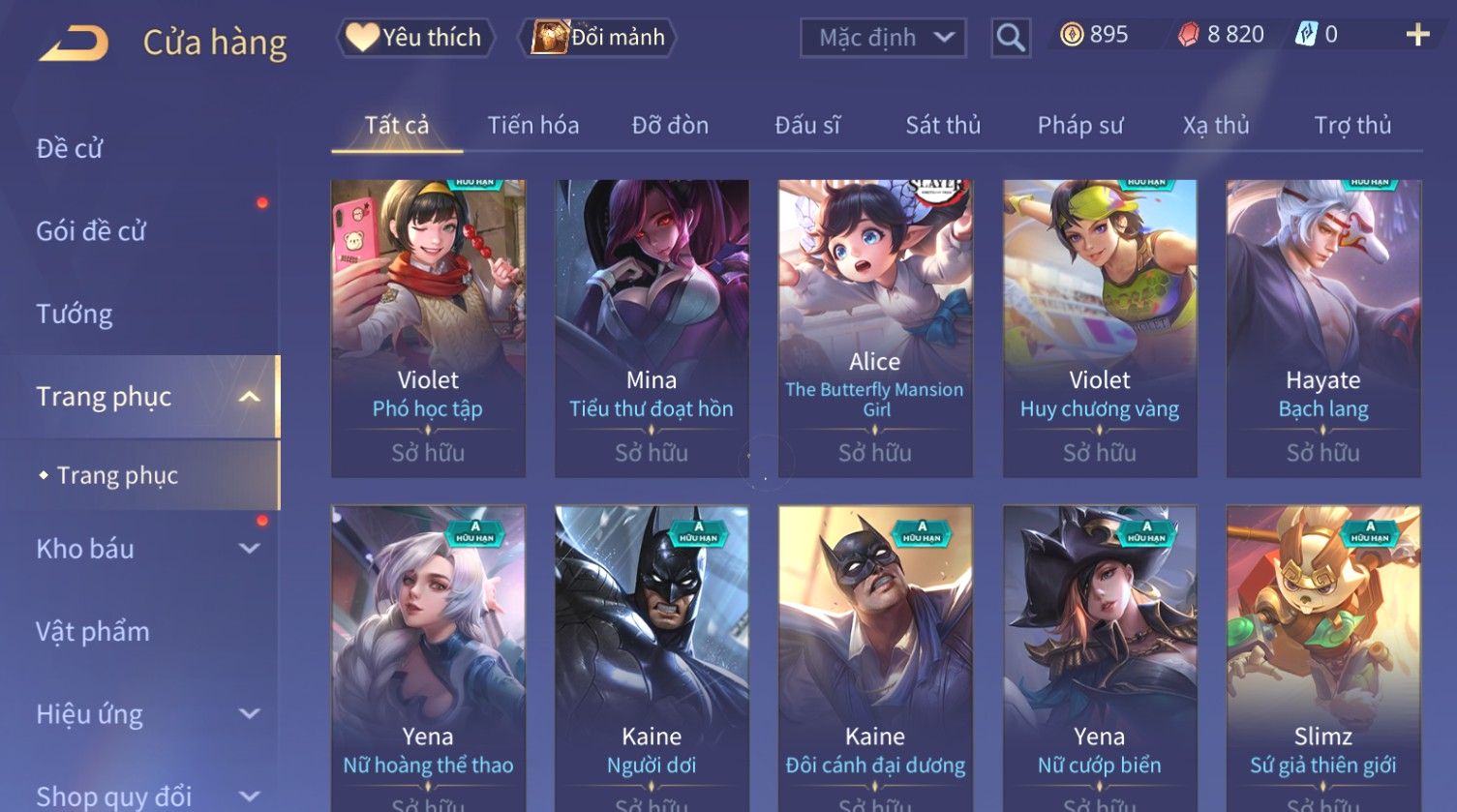The width and height of the screenshot is (1457, 812).
Task: Switch to the Tiến hóa tab
Action: tap(532, 126)
